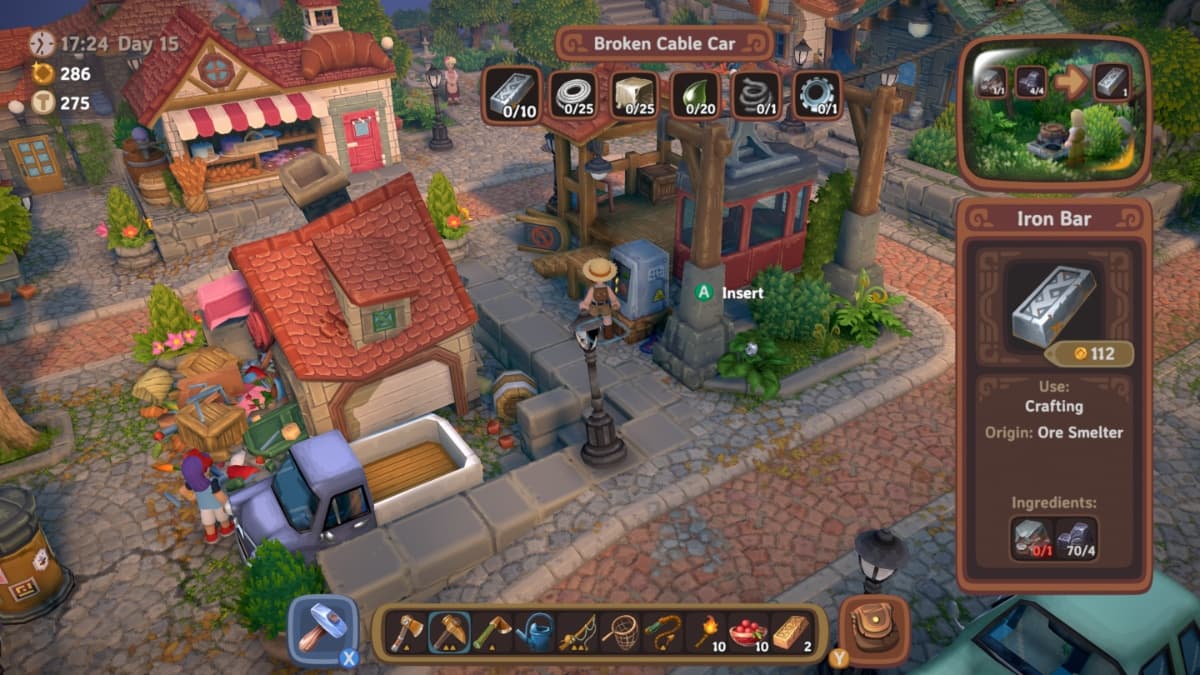
Task: Select the missing ore ingredient 0/1
Action: tap(1032, 538)
